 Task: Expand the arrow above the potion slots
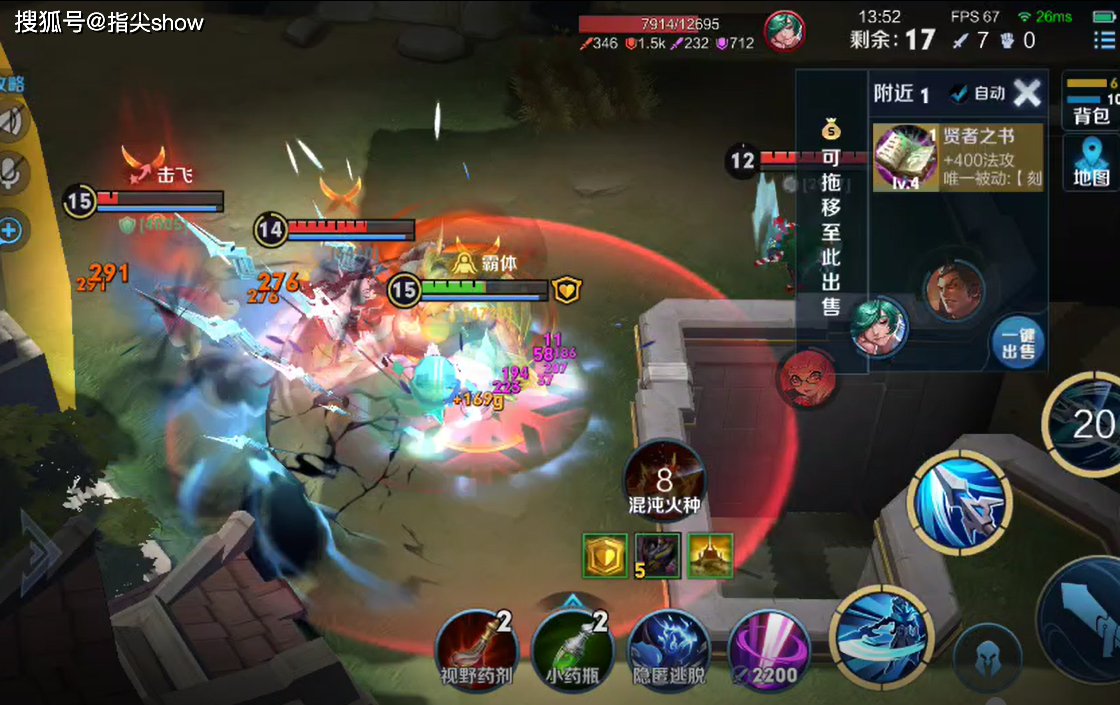click(572, 600)
